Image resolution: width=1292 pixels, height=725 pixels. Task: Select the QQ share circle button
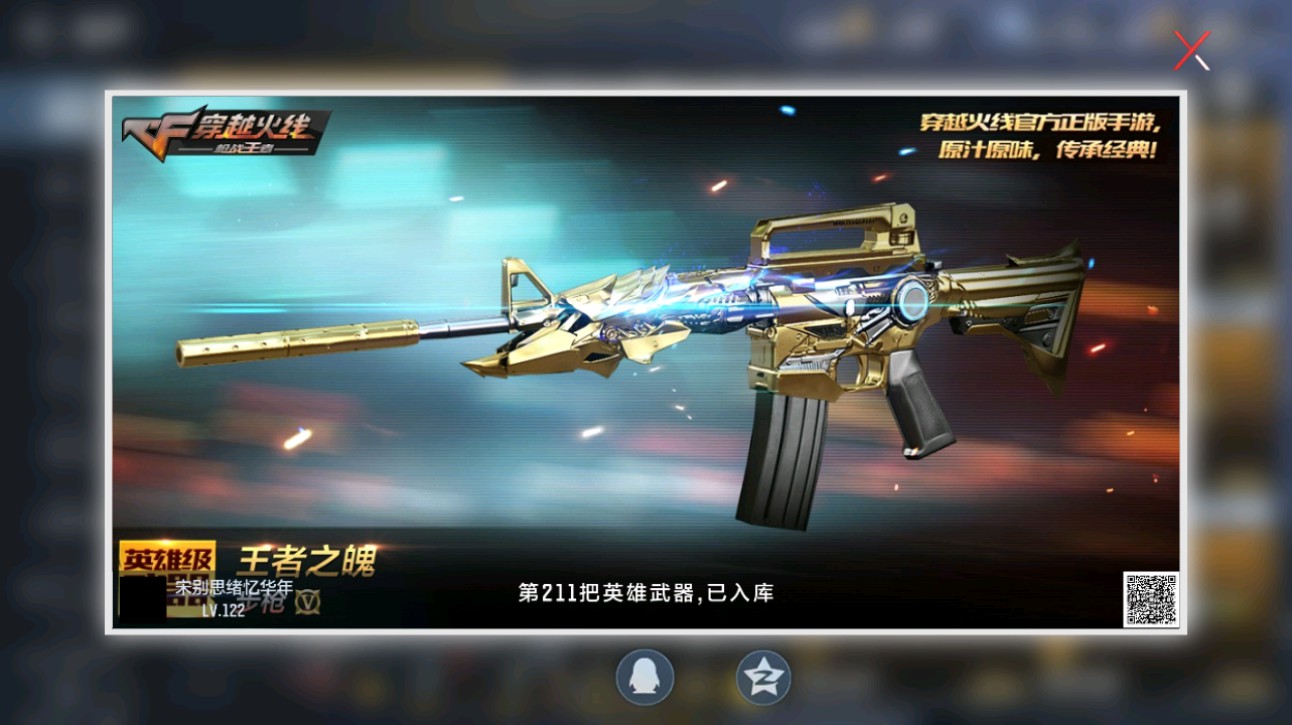pos(643,676)
